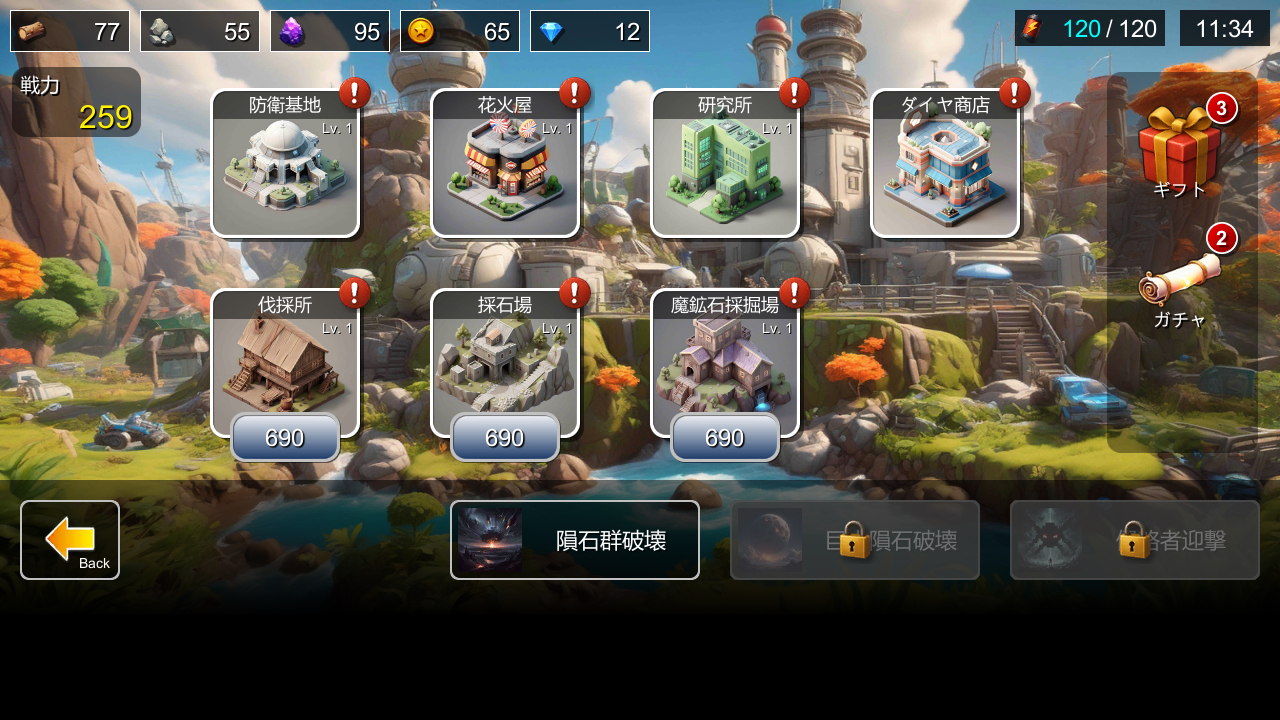The width and height of the screenshot is (1280, 720).
Task: Open the ギフト gift box
Action: 1180,150
